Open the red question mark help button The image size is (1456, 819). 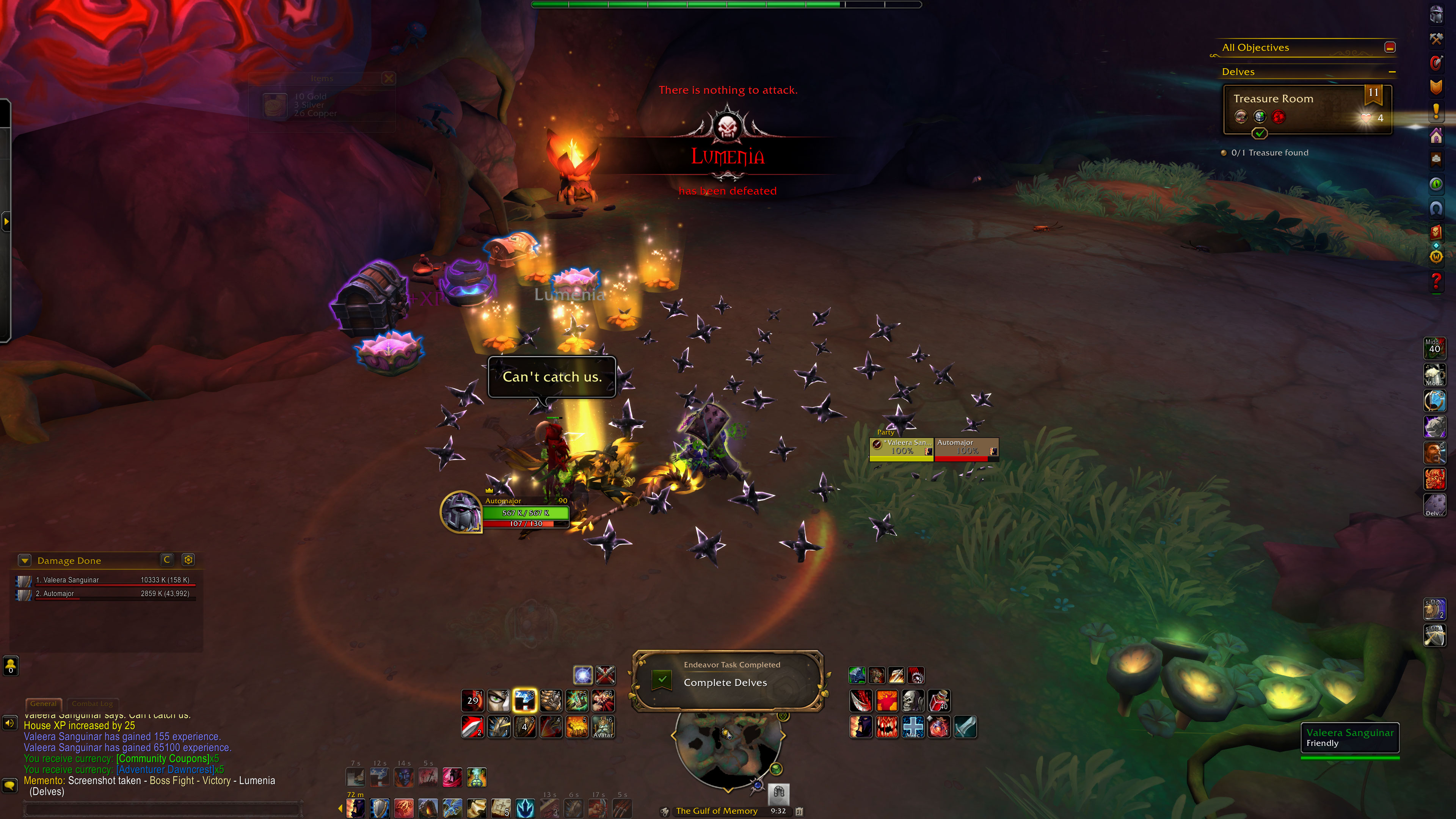pyautogui.click(x=1436, y=281)
